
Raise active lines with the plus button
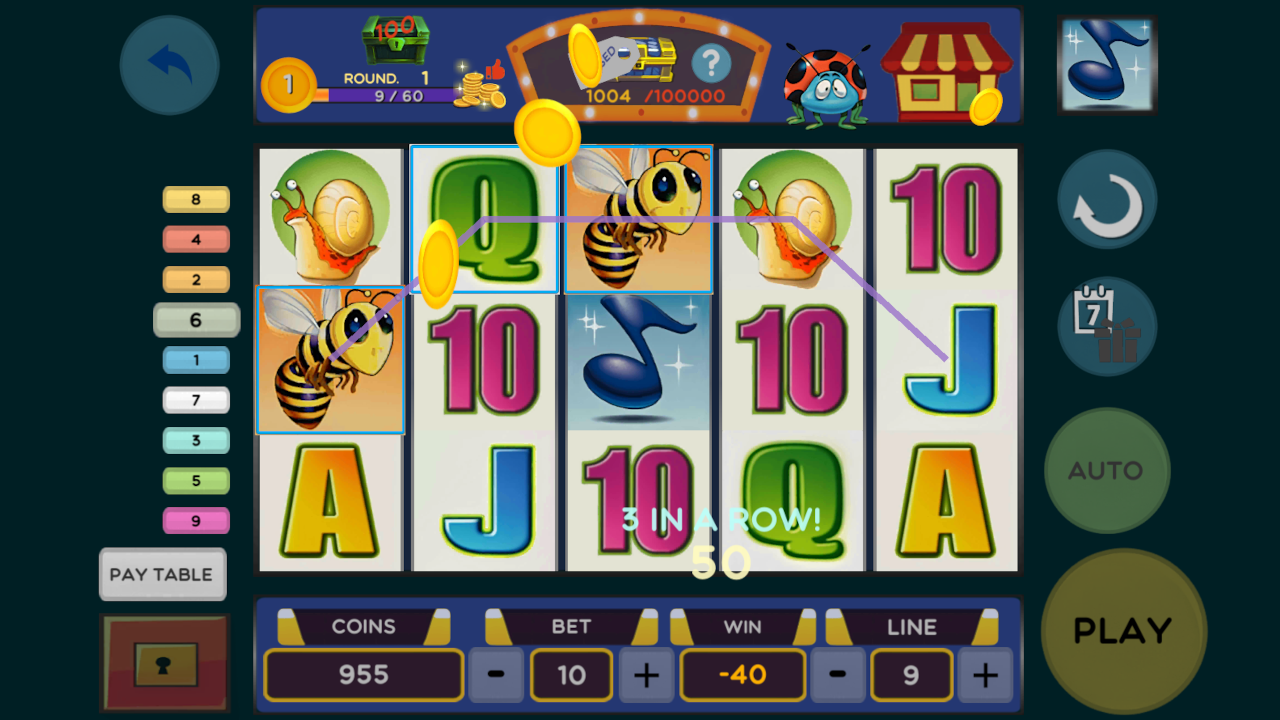click(985, 675)
